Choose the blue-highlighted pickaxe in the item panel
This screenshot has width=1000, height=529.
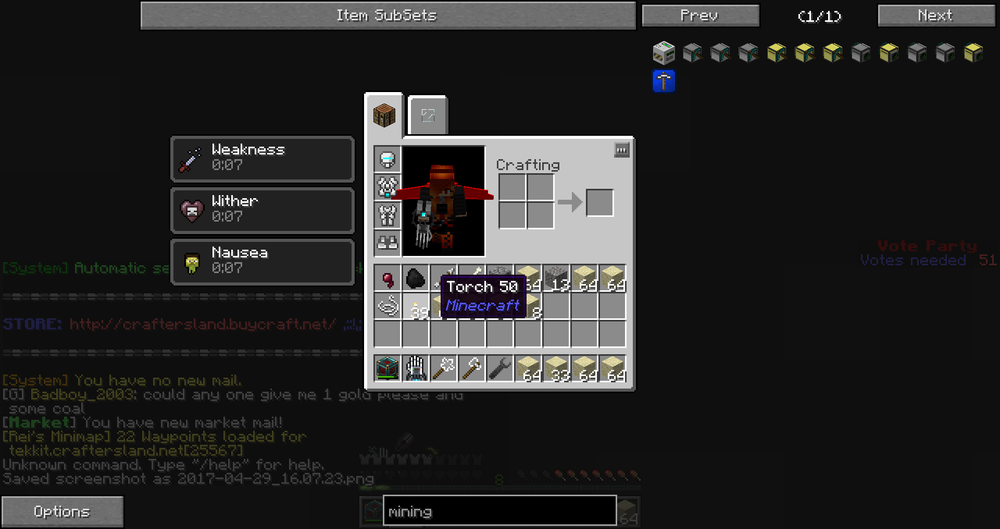[x=663, y=81]
